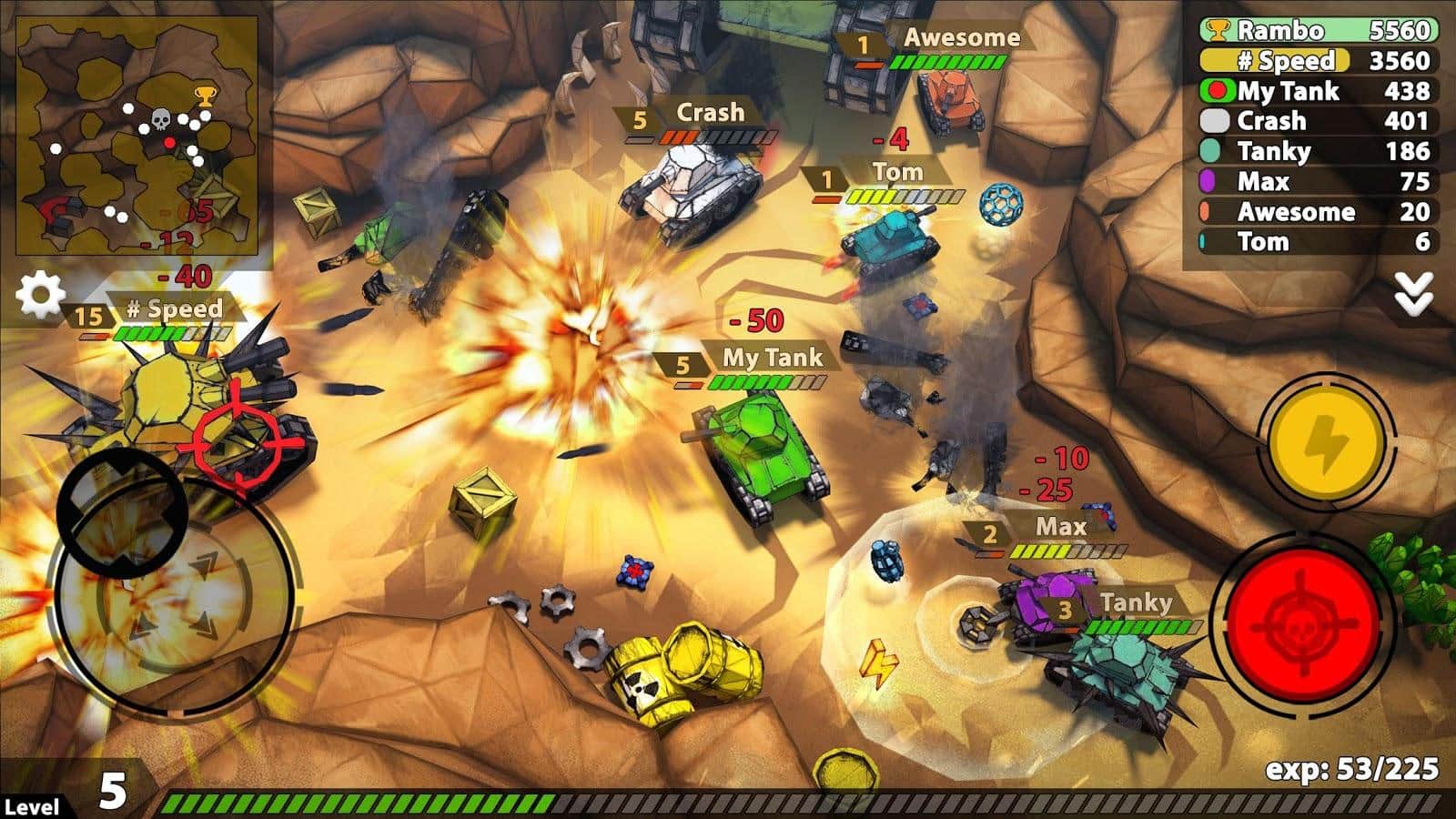Click Crash's entry in the leaderboard

pos(1317,121)
